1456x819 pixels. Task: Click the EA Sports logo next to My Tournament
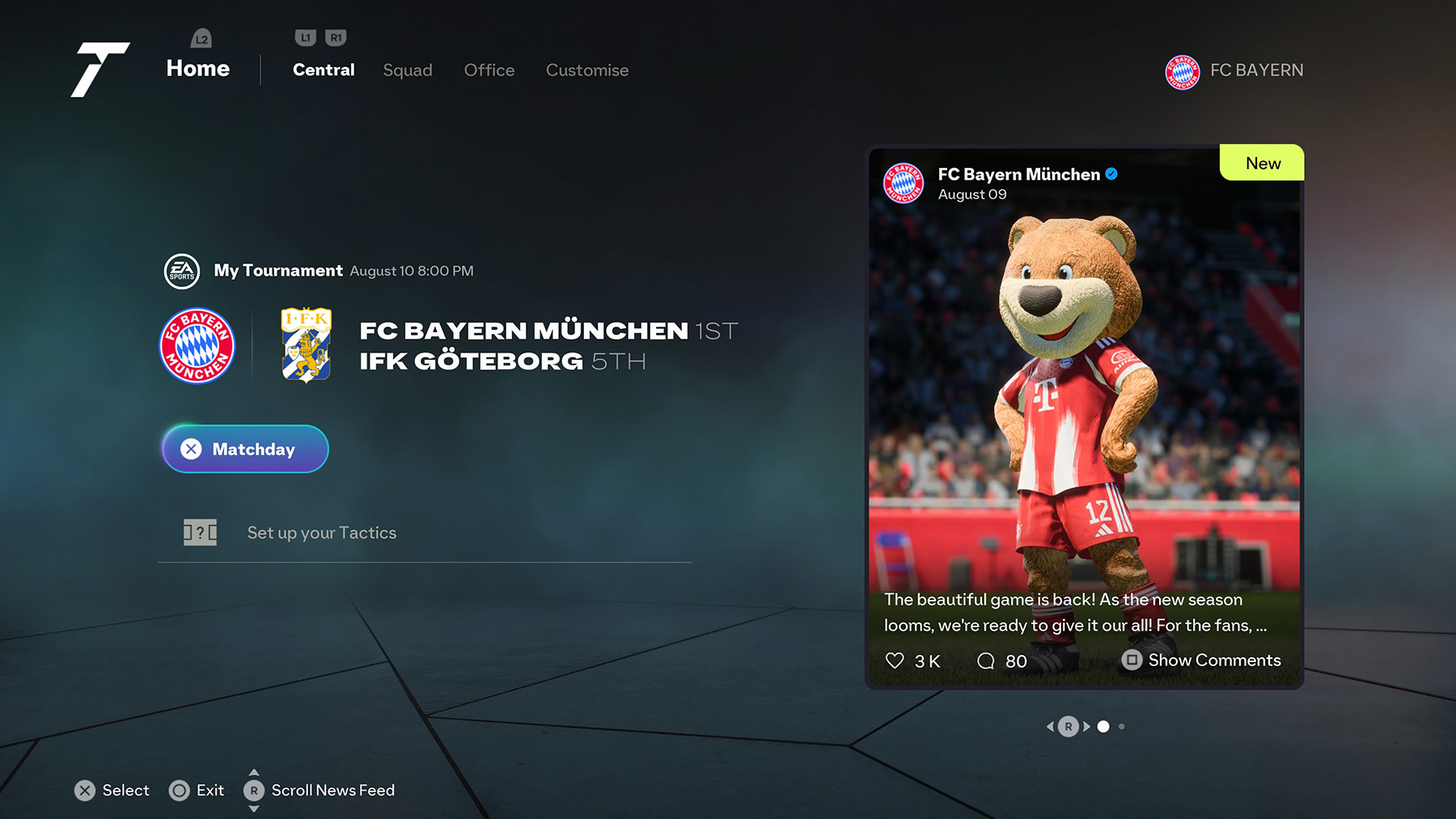tap(183, 271)
